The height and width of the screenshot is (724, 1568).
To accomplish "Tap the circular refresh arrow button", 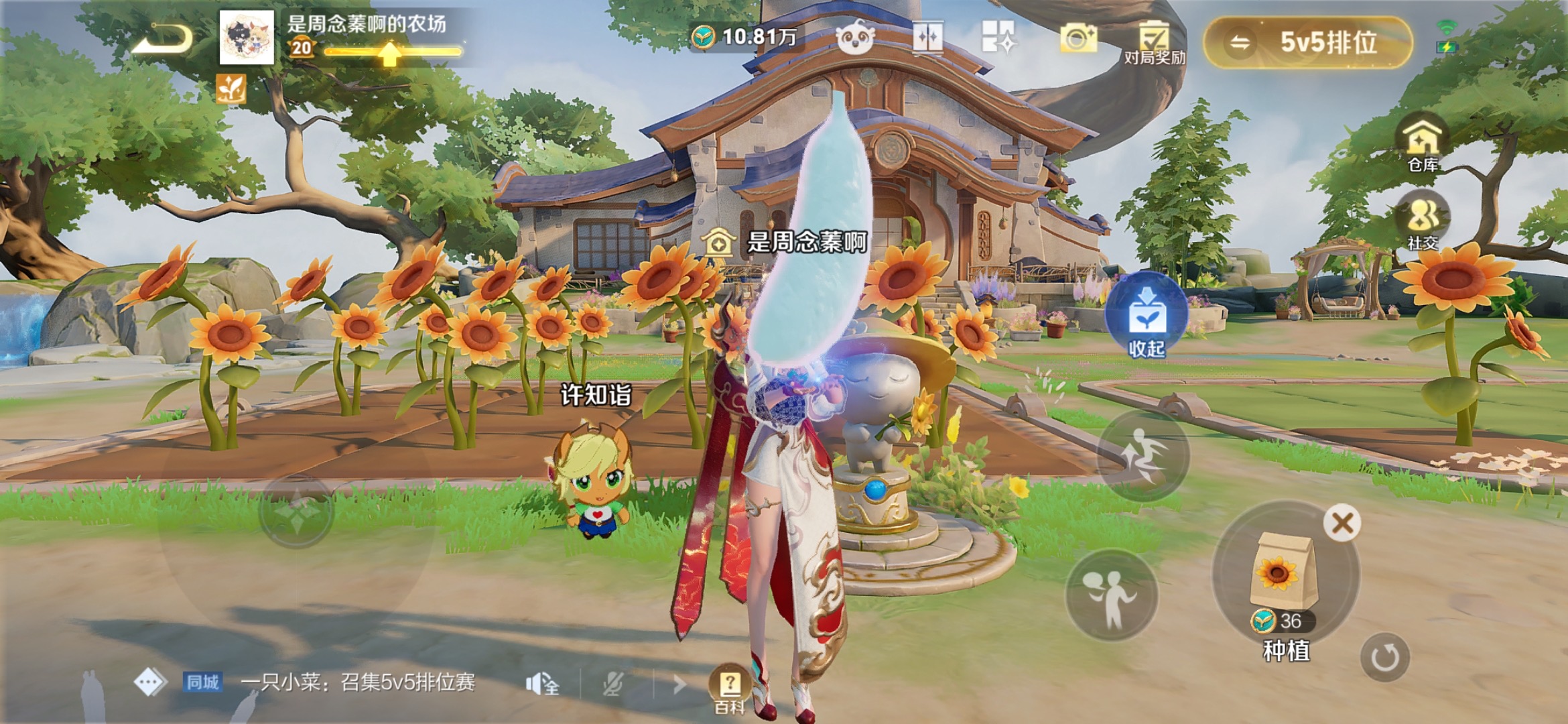I will pos(1384,657).
